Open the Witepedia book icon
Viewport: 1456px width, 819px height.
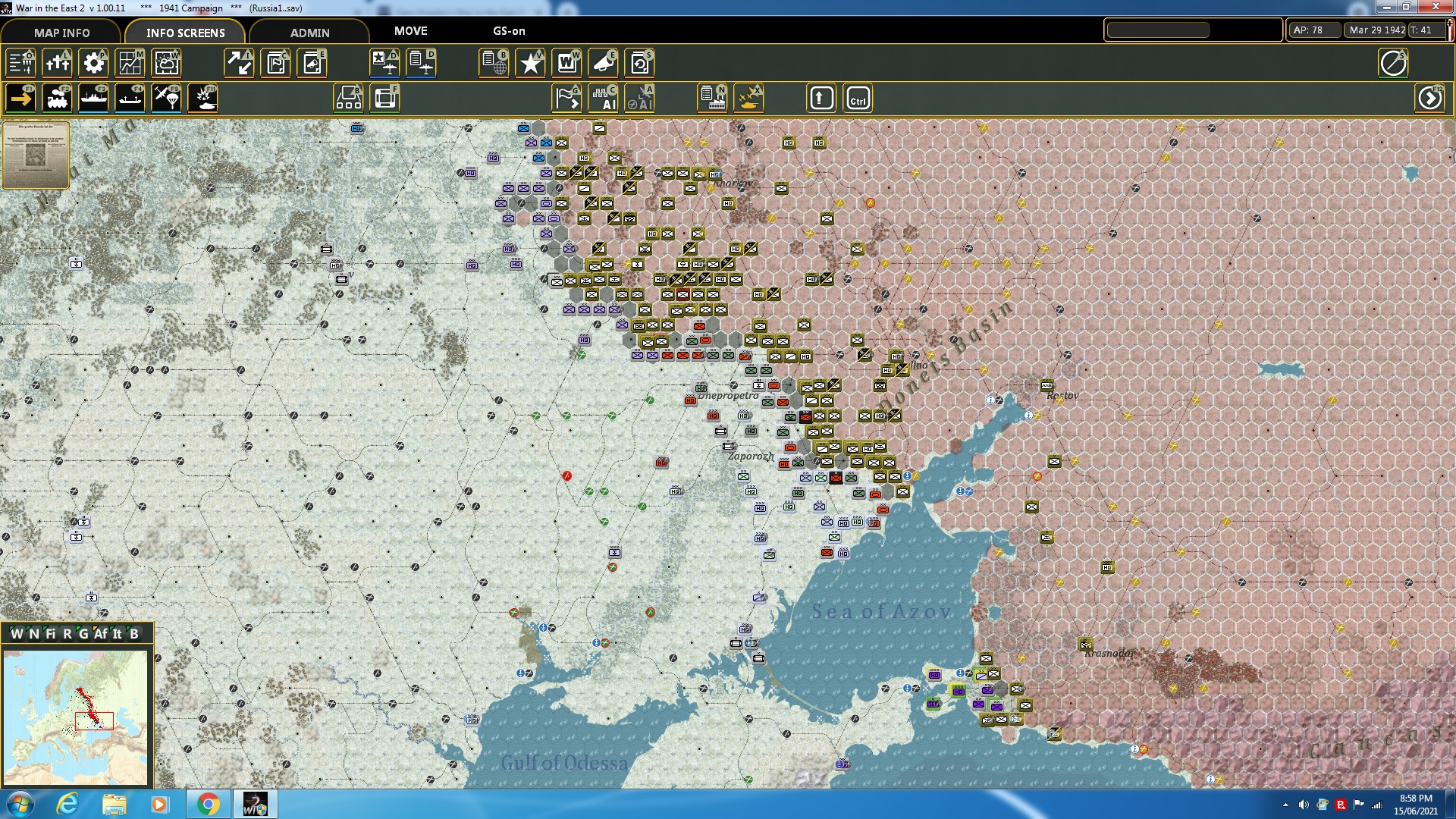(x=566, y=63)
